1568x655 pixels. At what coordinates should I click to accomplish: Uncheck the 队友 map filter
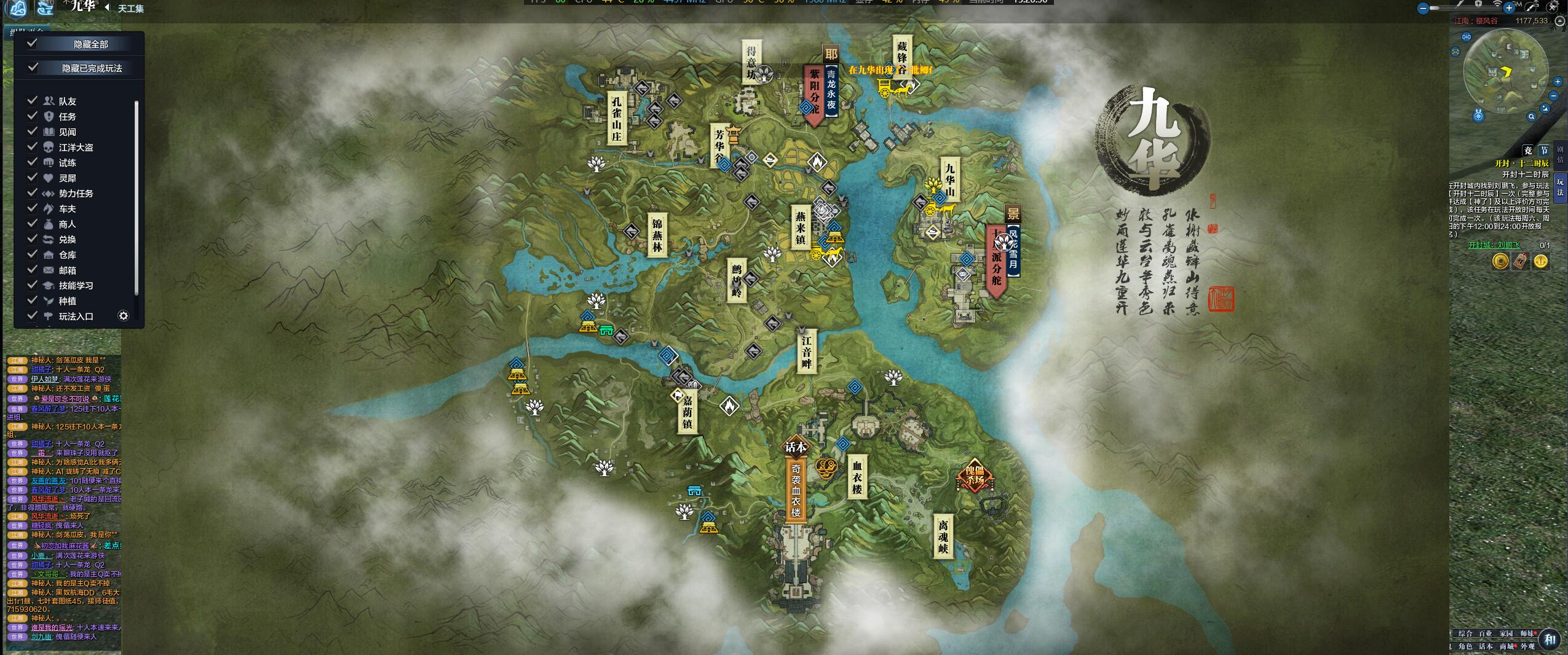[33, 101]
